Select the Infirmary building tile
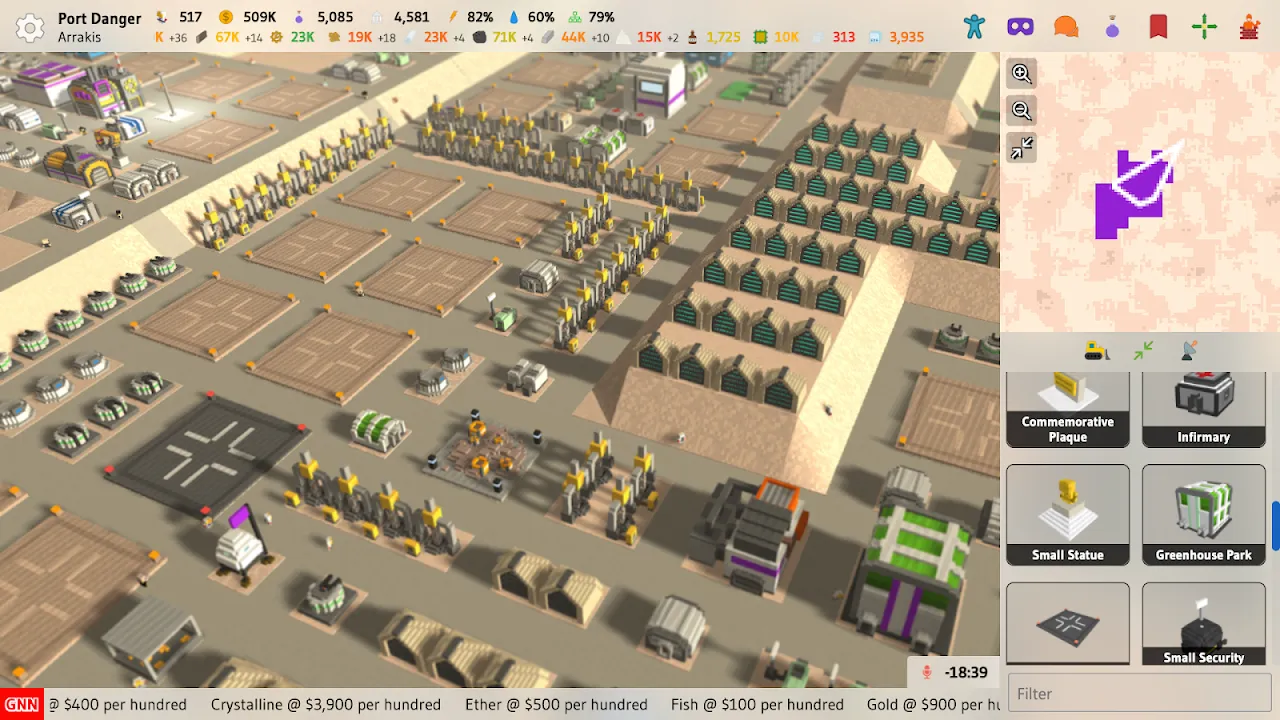This screenshot has height=720, width=1280. 1203,409
